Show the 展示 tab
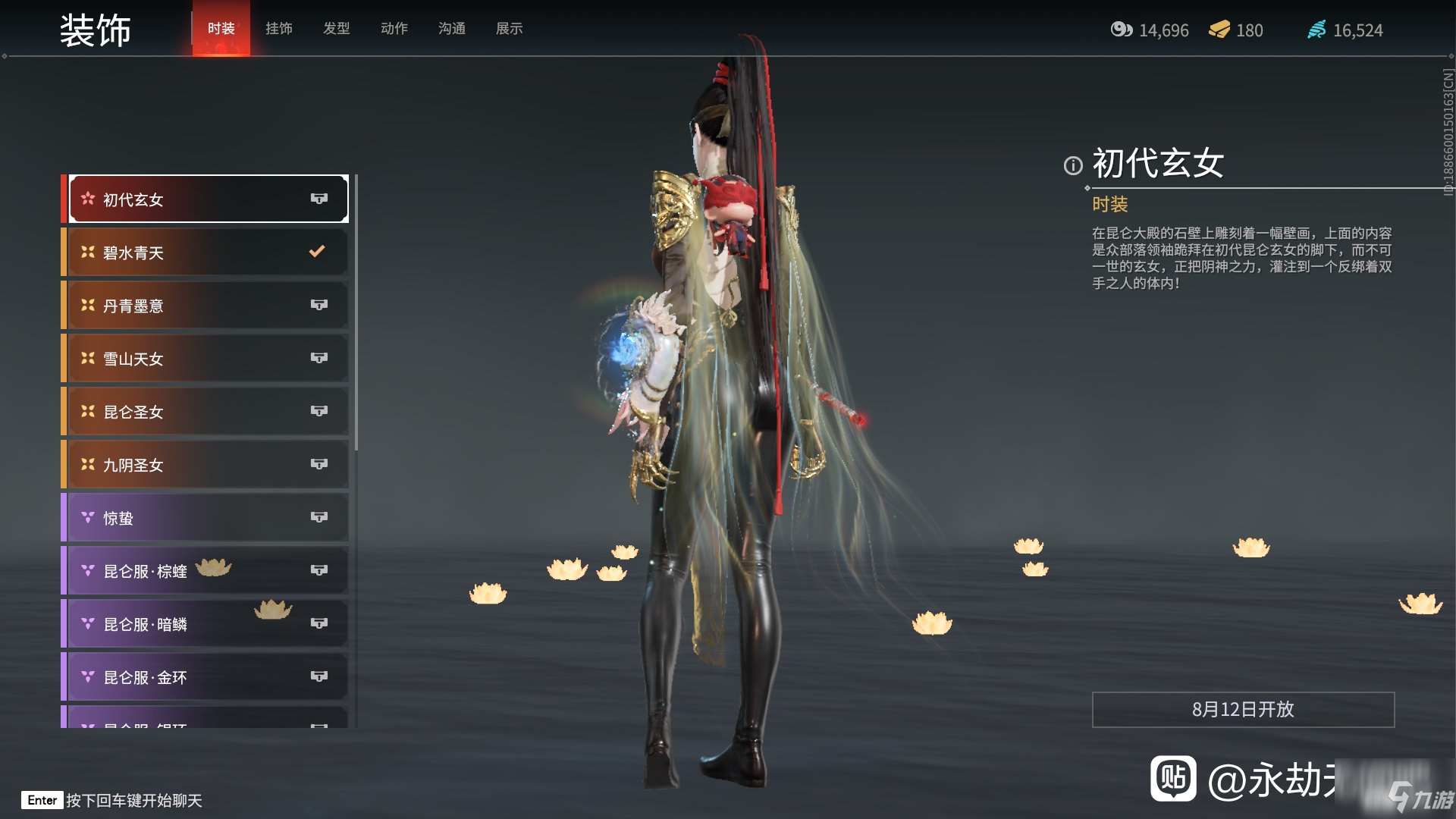1456x819 pixels. click(x=509, y=29)
